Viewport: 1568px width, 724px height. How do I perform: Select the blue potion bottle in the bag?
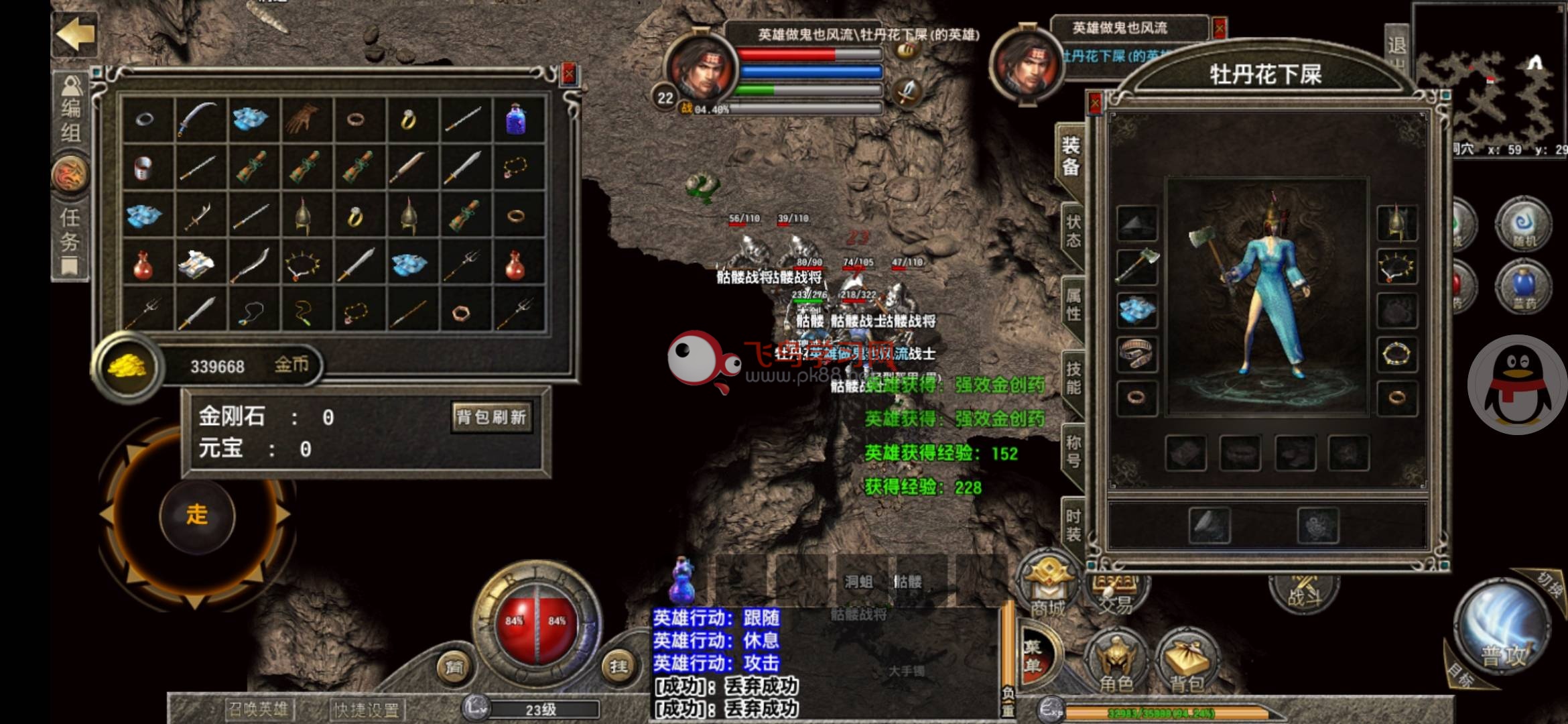[x=515, y=119]
